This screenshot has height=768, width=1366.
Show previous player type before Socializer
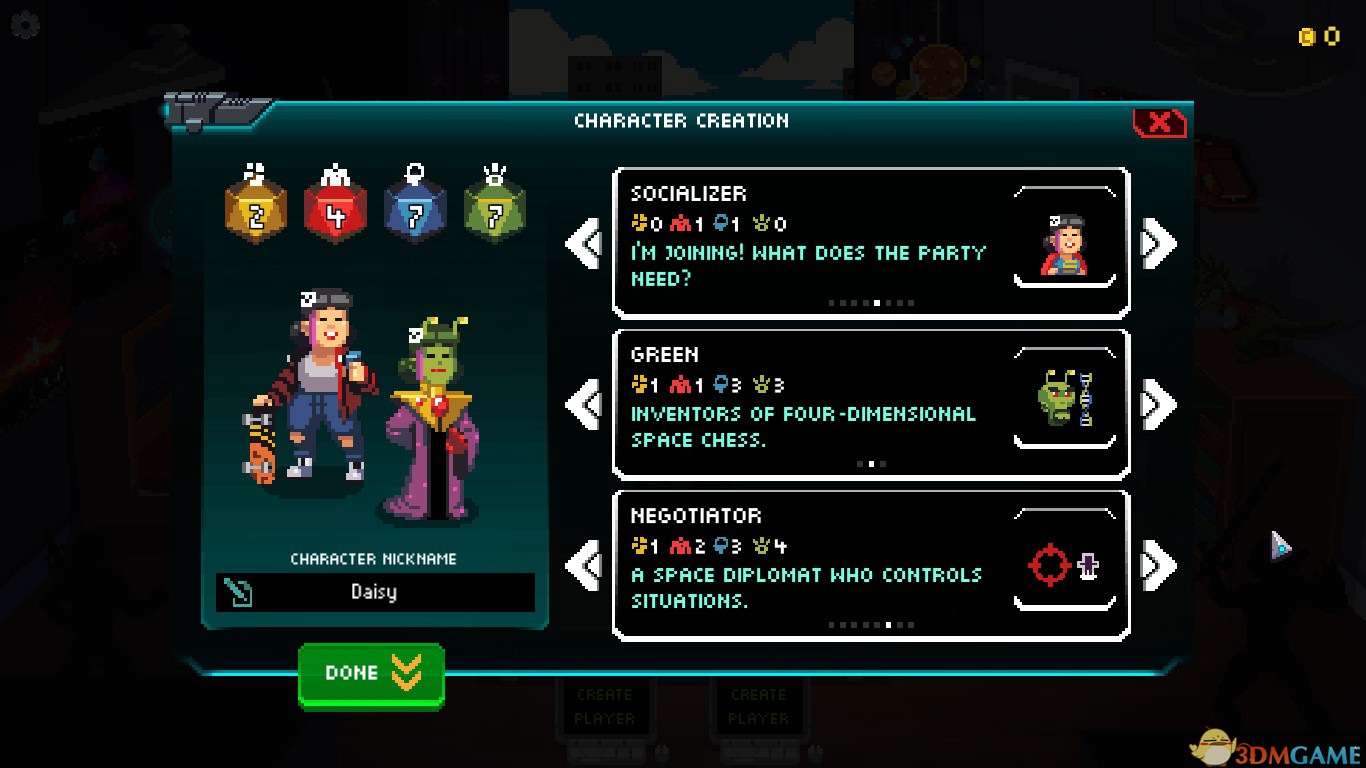tap(583, 244)
